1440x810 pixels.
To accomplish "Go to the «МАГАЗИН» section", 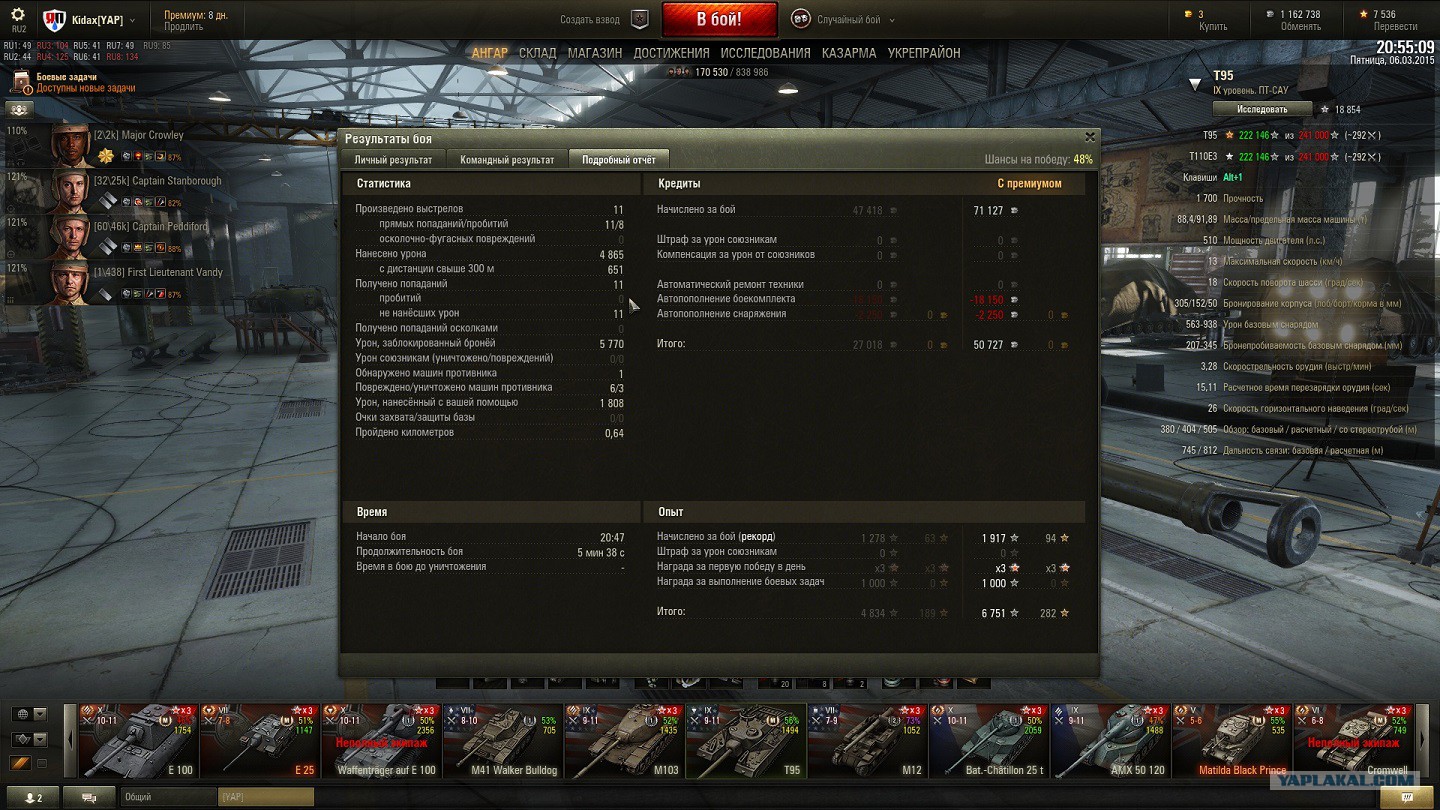I will click(x=595, y=53).
